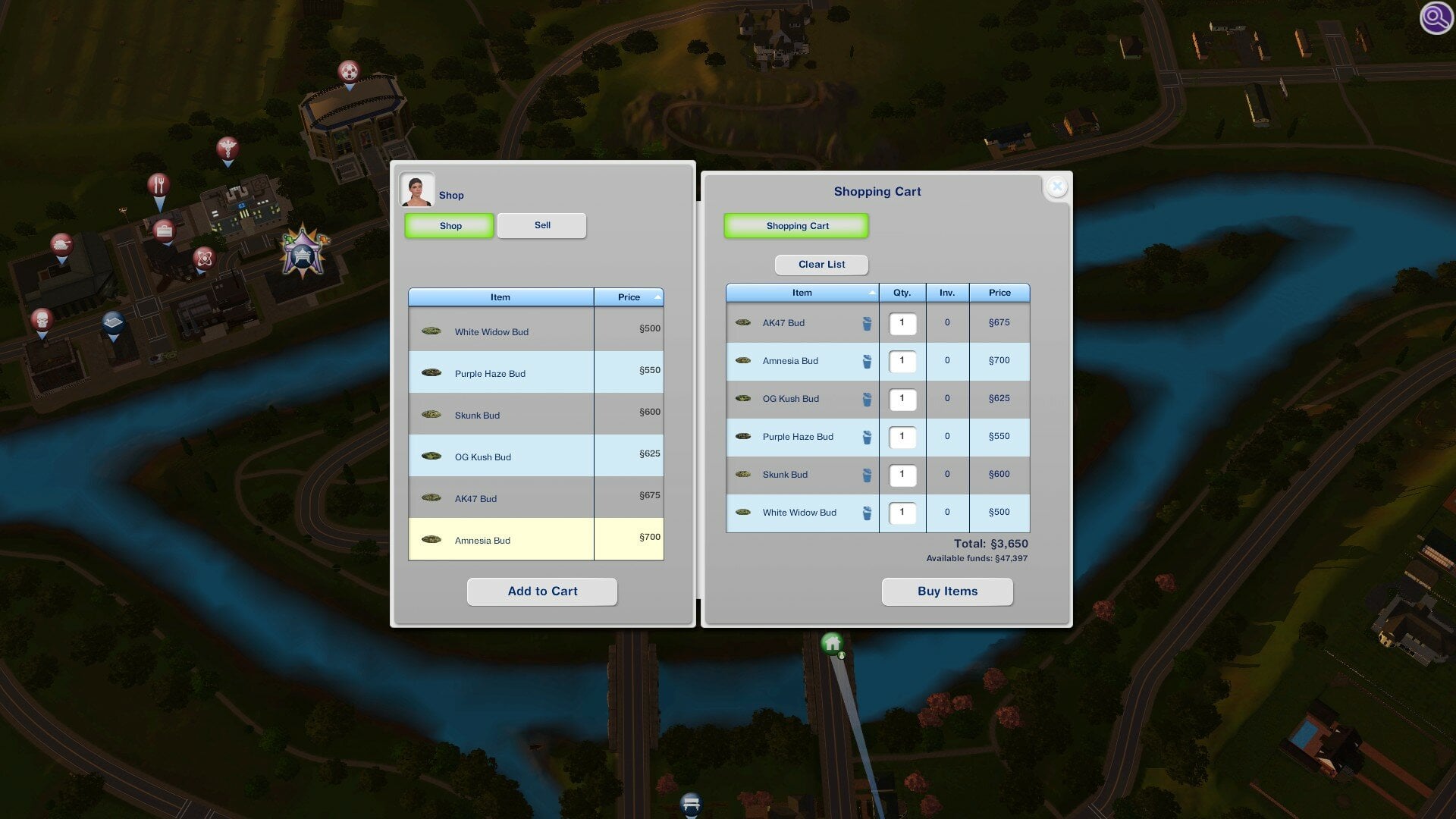Click the Buy Items button
Image resolution: width=1456 pixels, height=819 pixels.
[947, 591]
